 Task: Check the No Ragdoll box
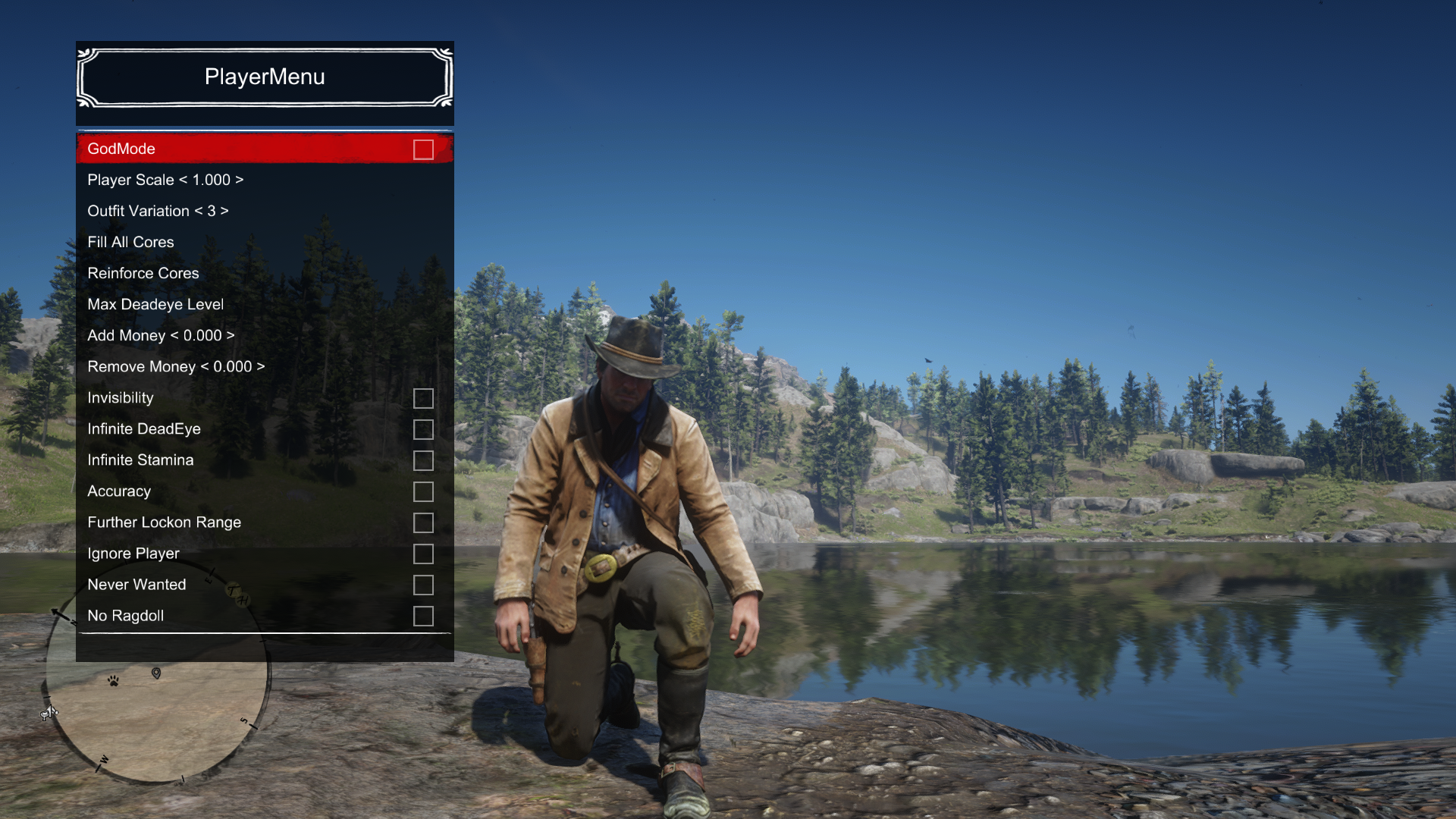pos(423,616)
